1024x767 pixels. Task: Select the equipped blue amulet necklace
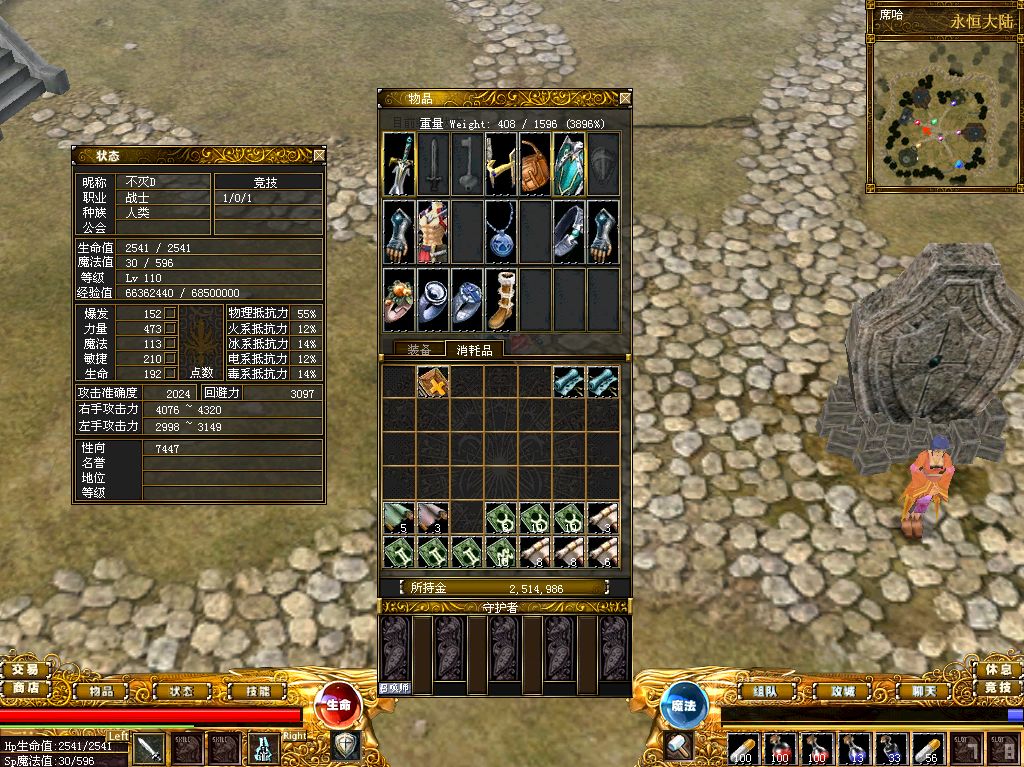[500, 232]
